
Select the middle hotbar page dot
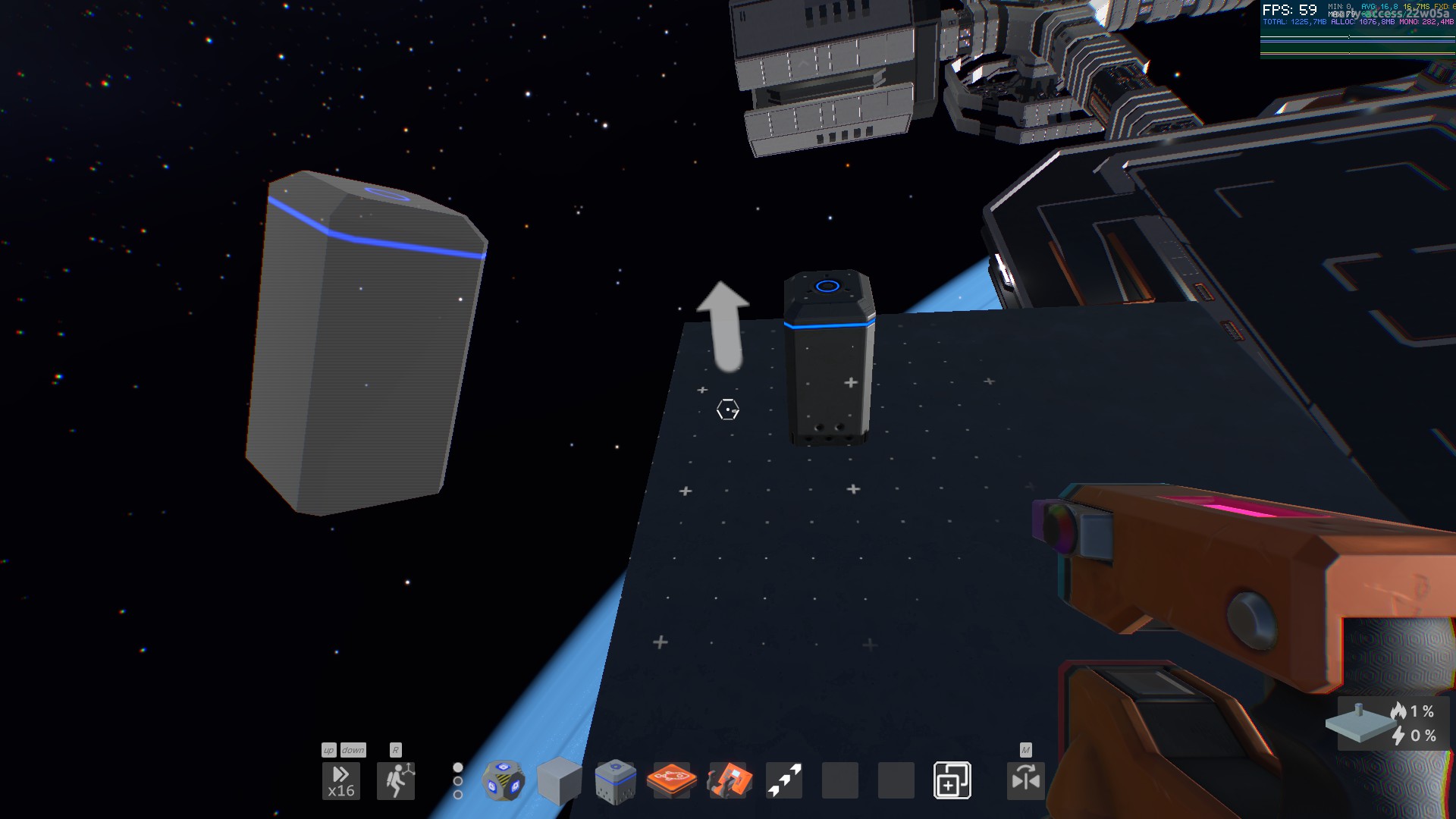457,781
